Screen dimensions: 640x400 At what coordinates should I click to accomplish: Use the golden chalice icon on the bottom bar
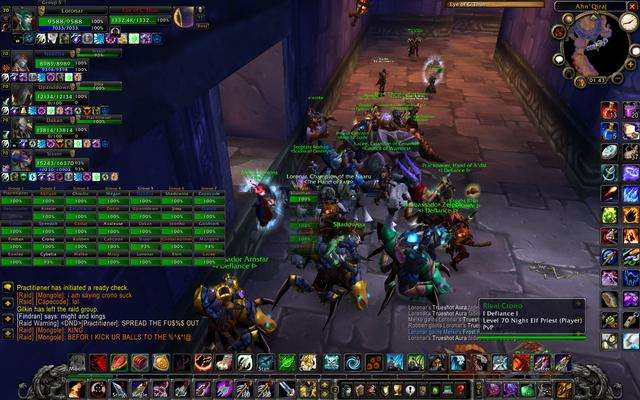396,389
